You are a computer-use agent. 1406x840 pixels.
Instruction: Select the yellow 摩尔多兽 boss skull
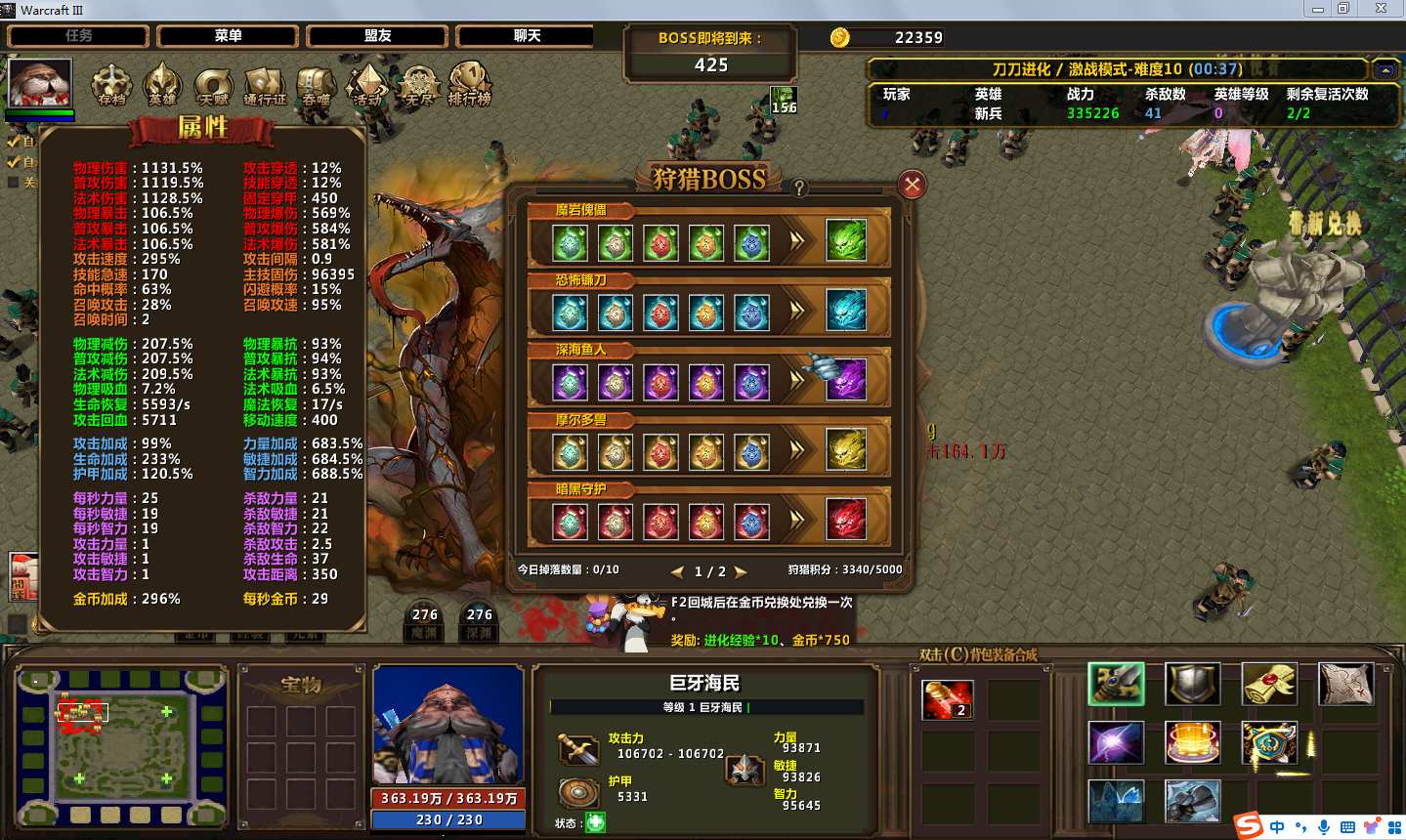pos(846,450)
